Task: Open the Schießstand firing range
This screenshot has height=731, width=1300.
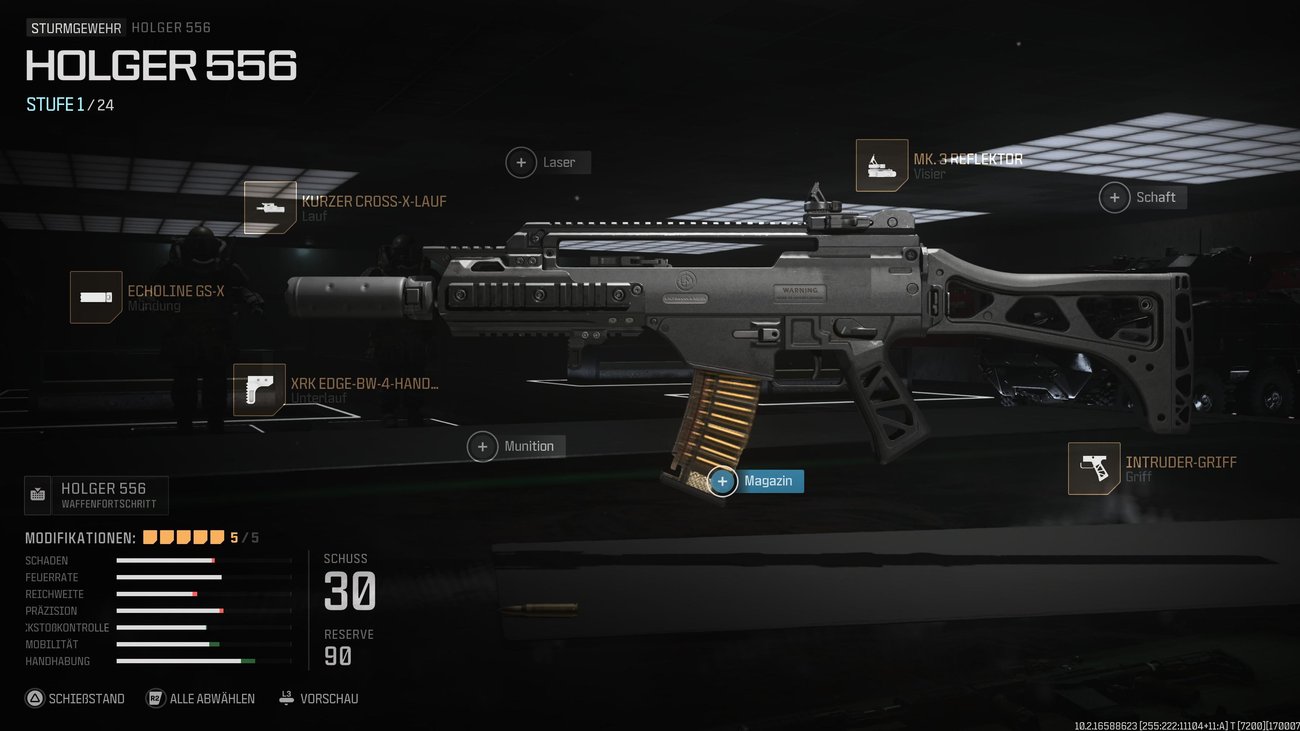Action: tap(75, 698)
